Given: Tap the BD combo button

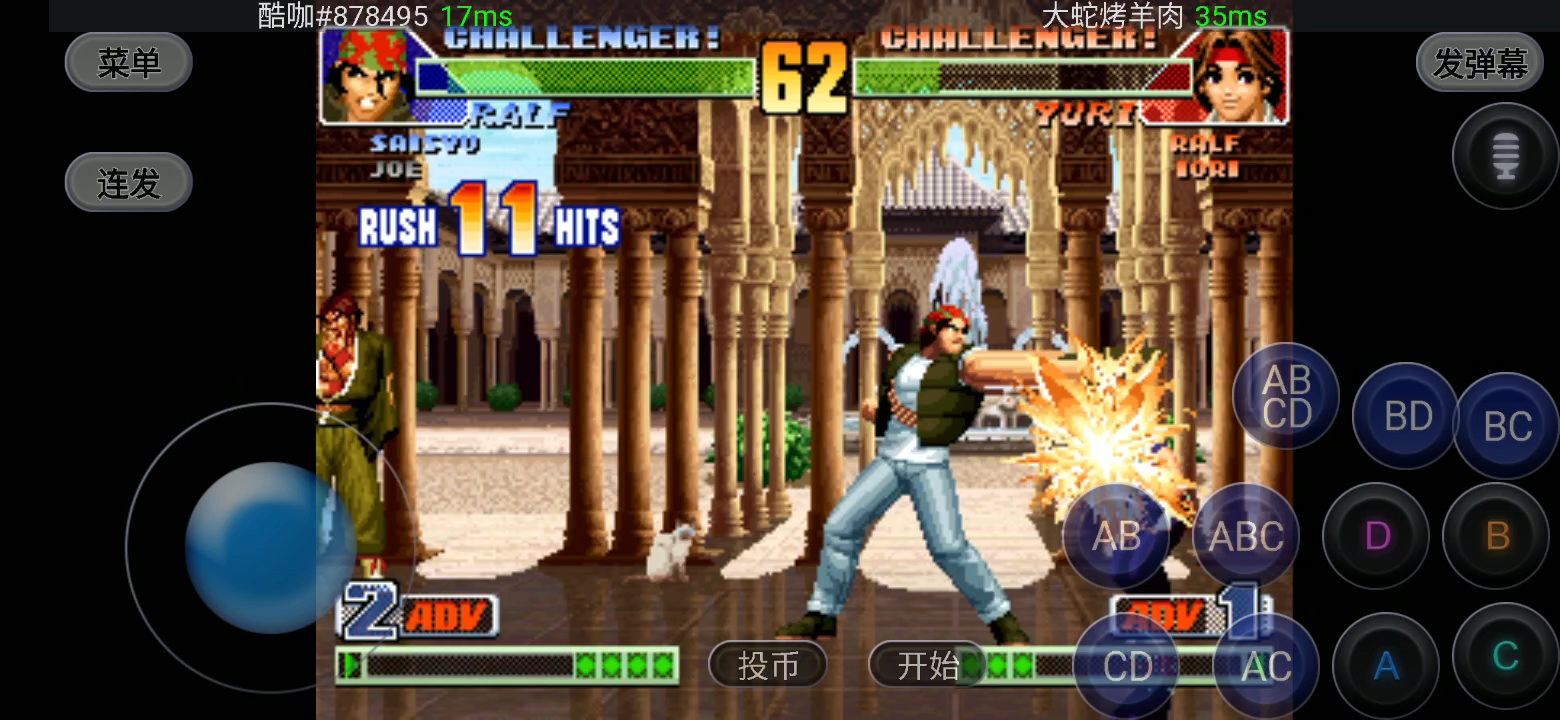Looking at the screenshot, I should click(x=1407, y=416).
